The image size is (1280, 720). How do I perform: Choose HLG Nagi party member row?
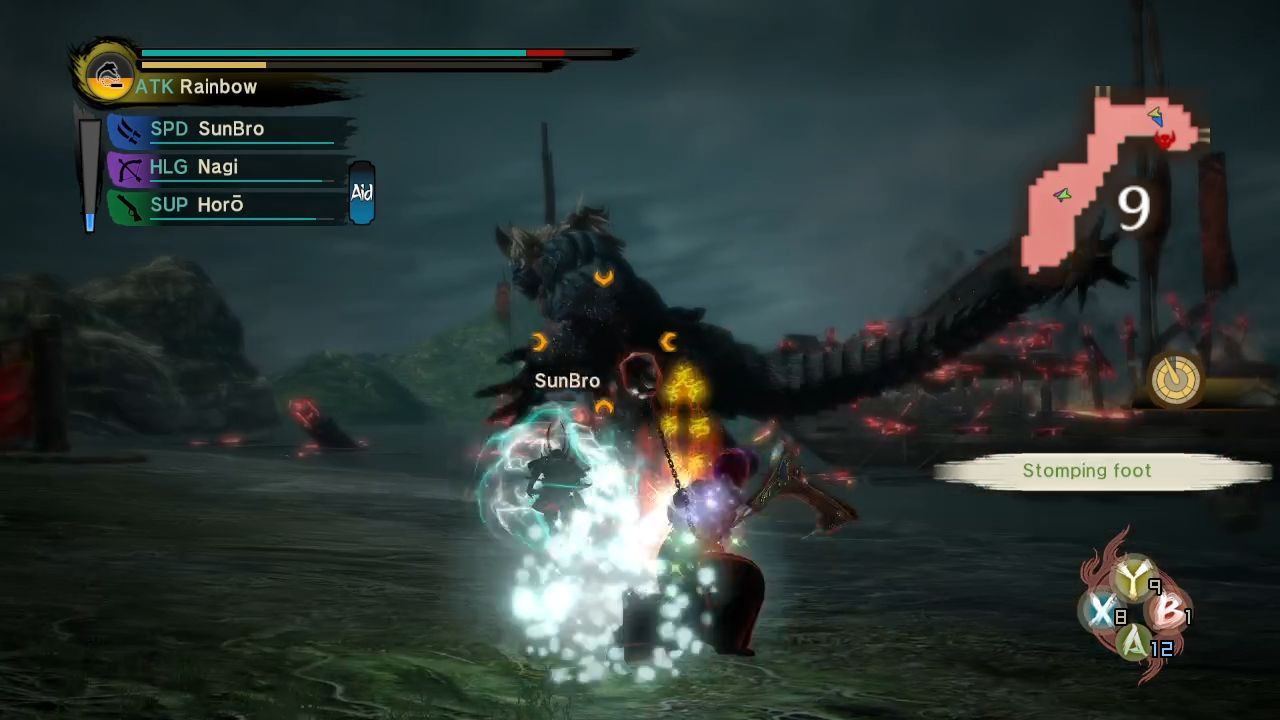point(194,167)
